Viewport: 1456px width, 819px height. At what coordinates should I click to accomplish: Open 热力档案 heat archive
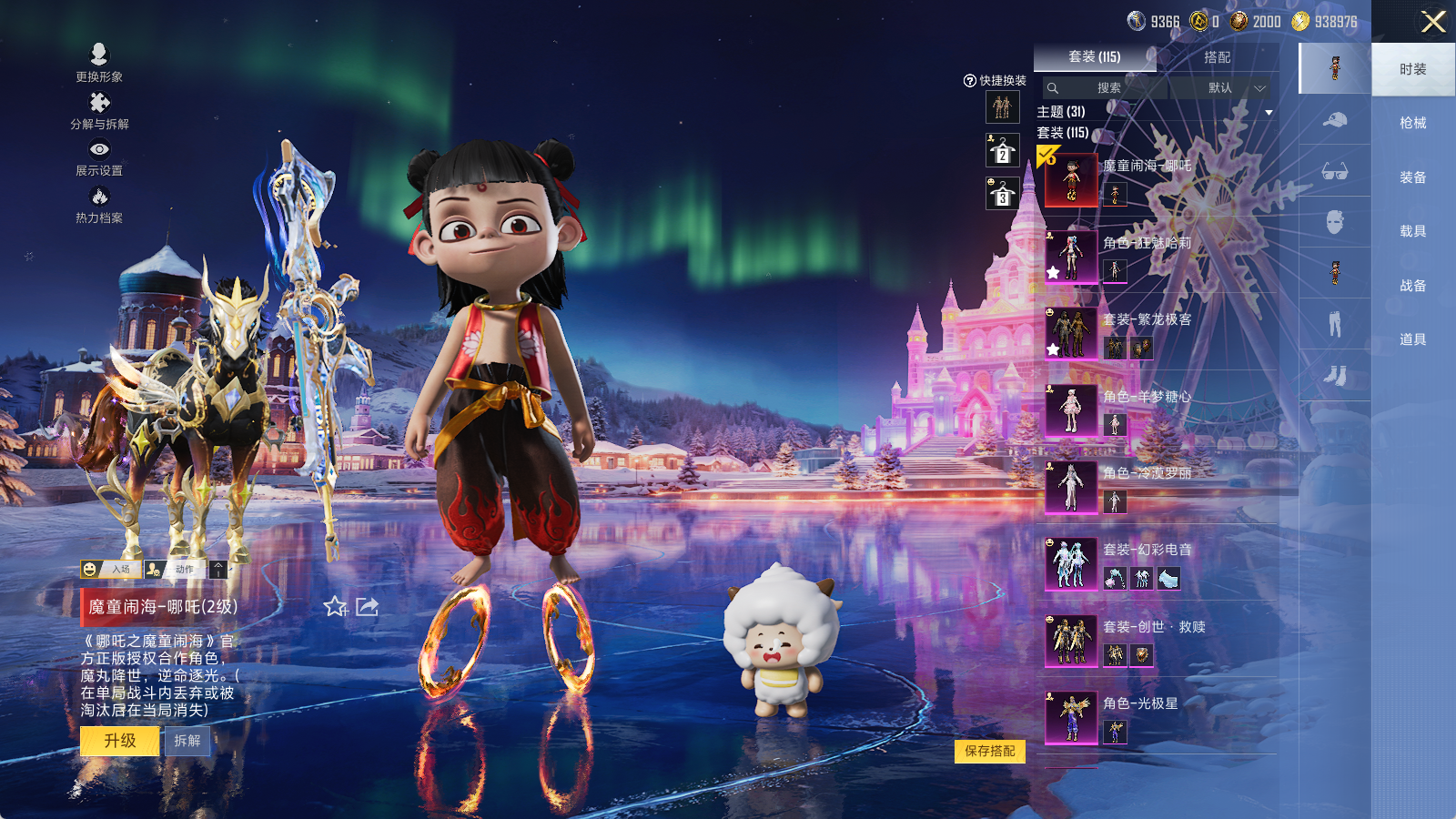(x=99, y=204)
